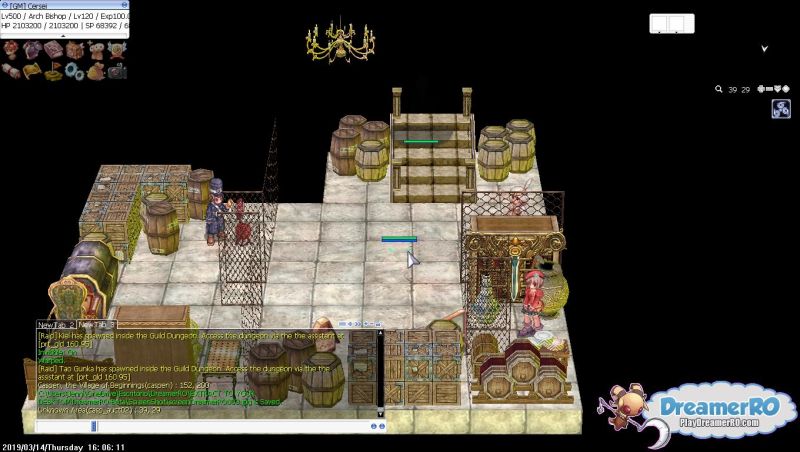The width and height of the screenshot is (800, 452).
Task: Switch to chat tab New Tab 2
Action: click(57, 325)
